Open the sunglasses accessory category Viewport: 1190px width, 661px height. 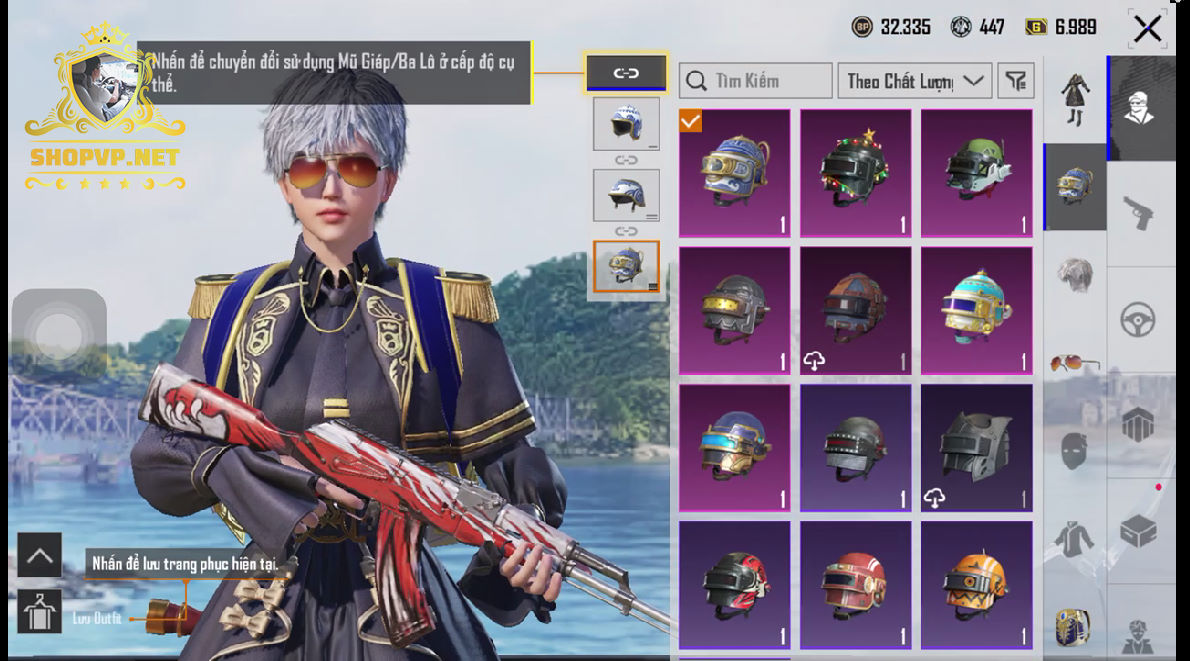tap(1074, 364)
